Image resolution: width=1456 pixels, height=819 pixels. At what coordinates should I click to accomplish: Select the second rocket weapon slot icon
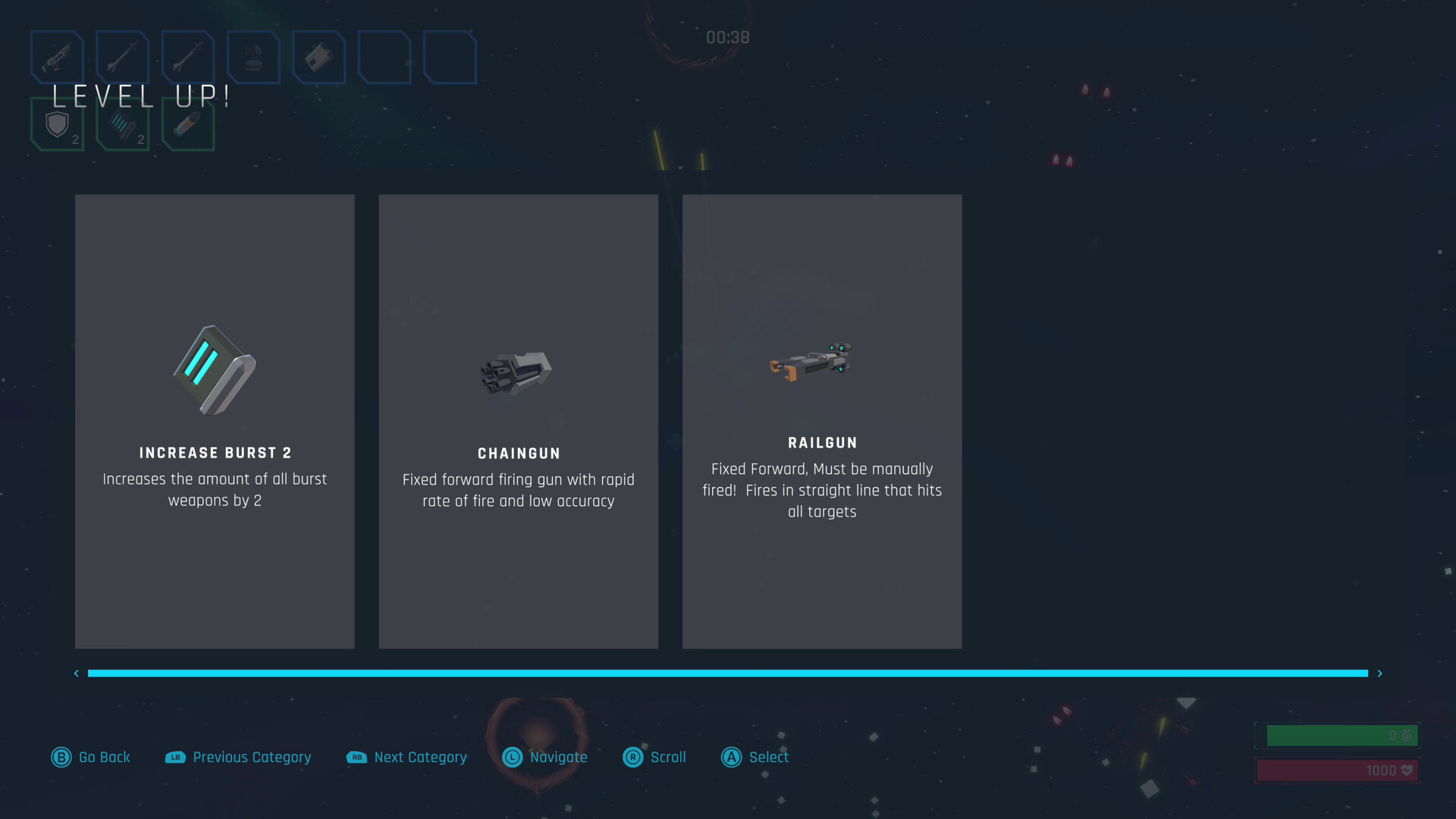pyautogui.click(x=187, y=57)
